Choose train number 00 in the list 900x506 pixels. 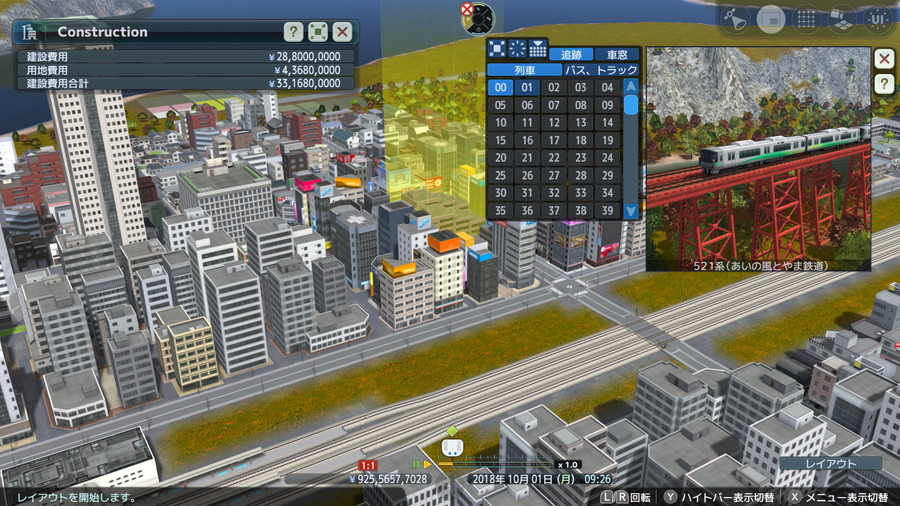point(500,87)
